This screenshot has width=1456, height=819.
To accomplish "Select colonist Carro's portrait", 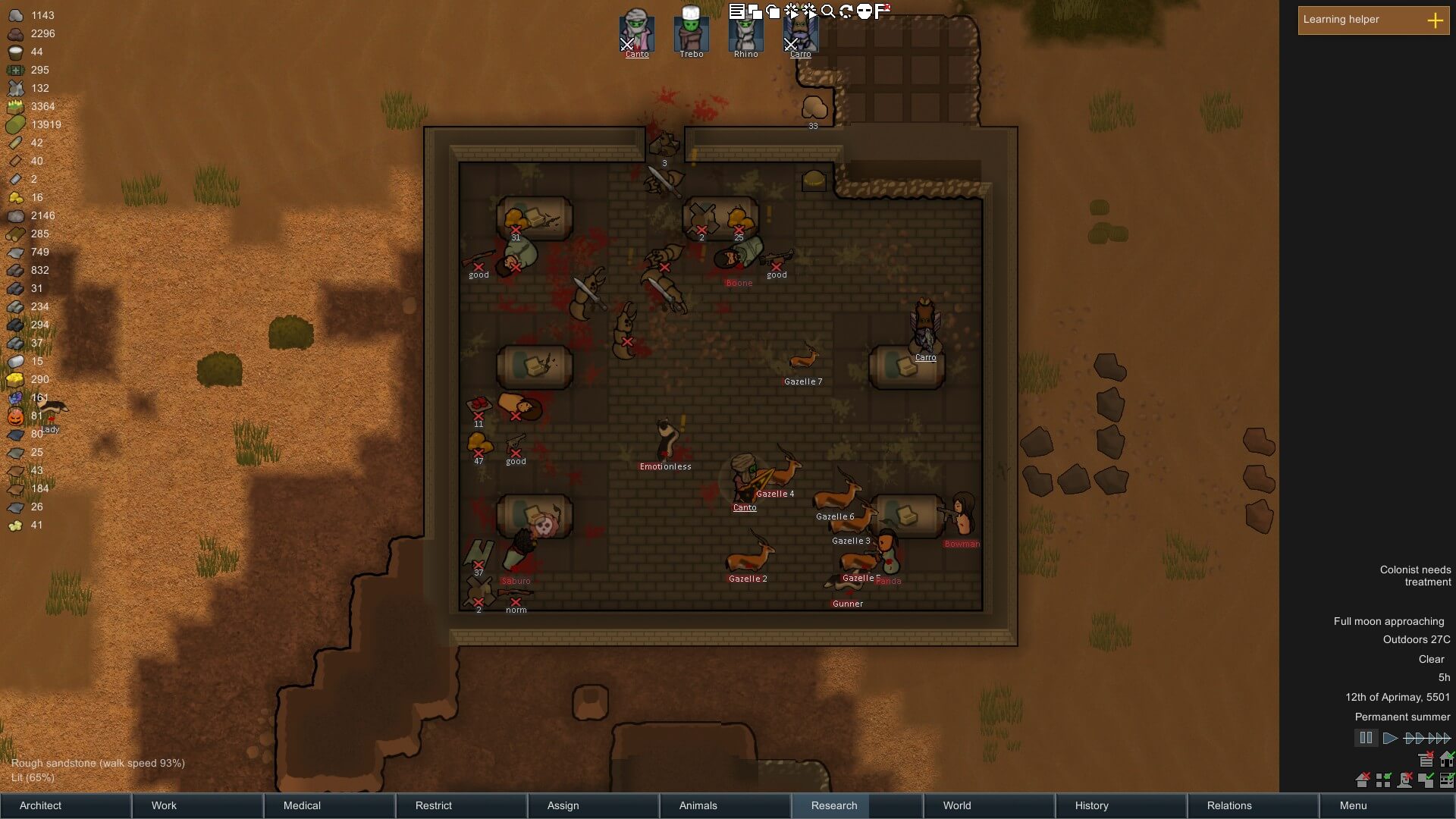I will coord(800,32).
